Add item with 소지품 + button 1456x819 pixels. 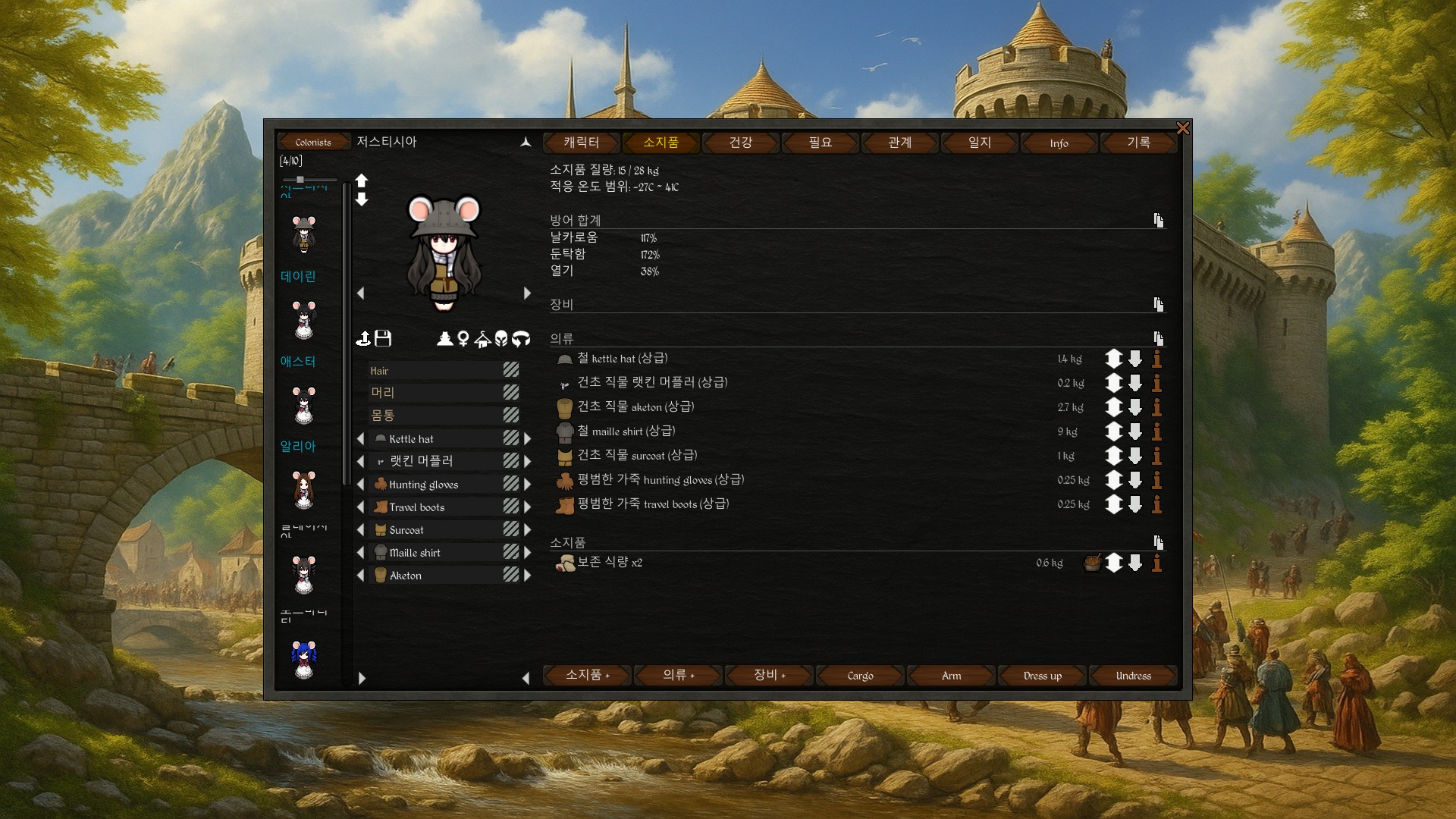(x=588, y=676)
